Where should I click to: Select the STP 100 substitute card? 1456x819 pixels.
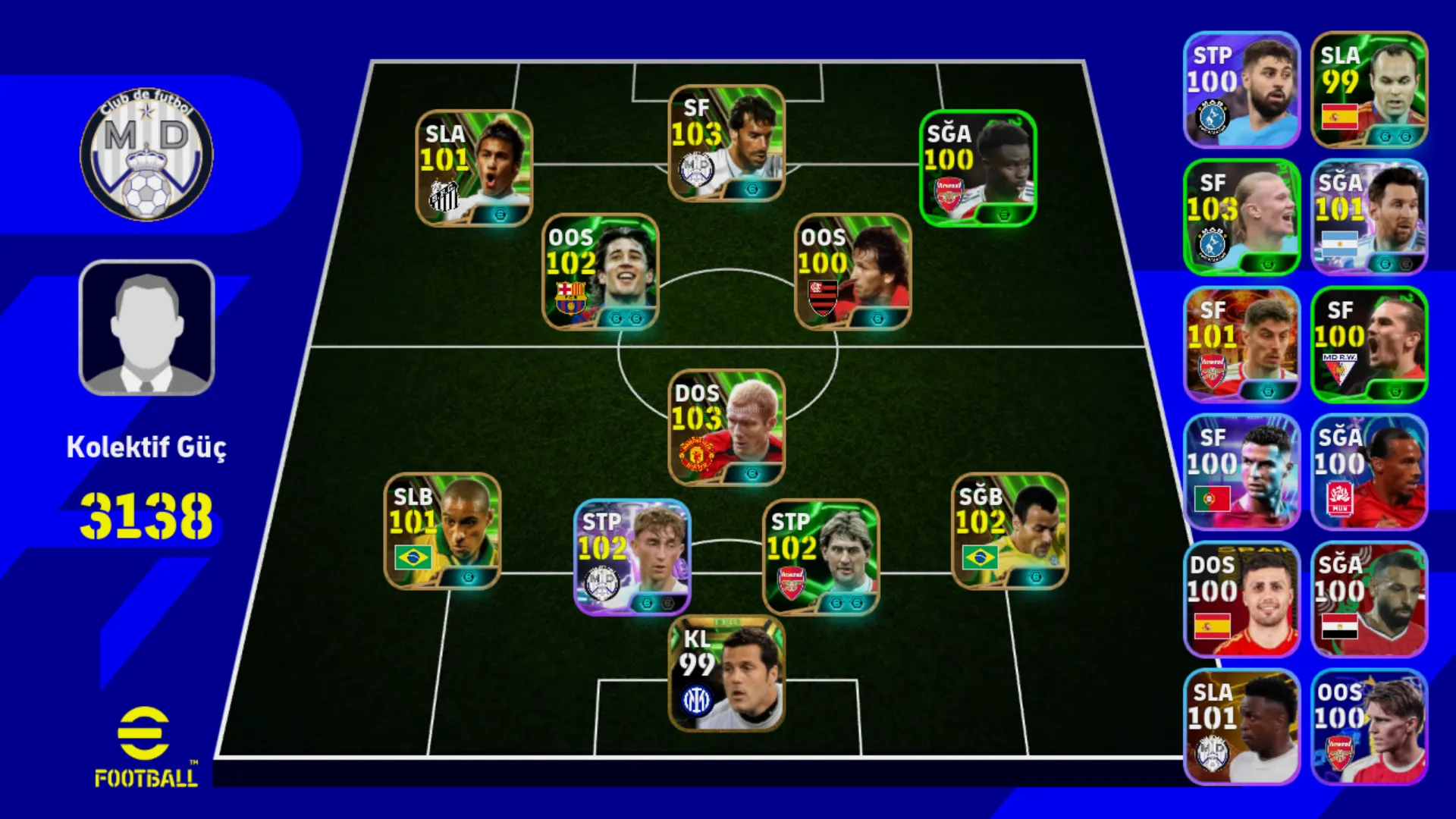(x=1241, y=89)
